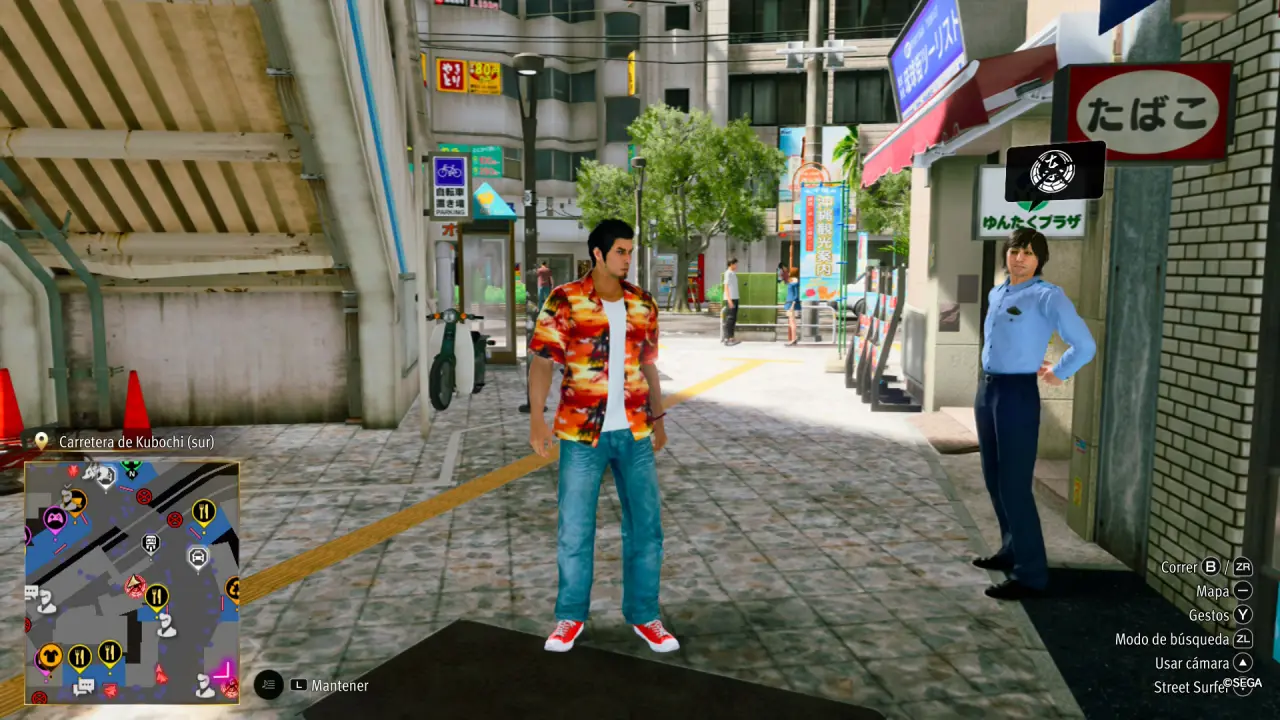Open the minimap of Carretera de Kubochi

pos(131,582)
